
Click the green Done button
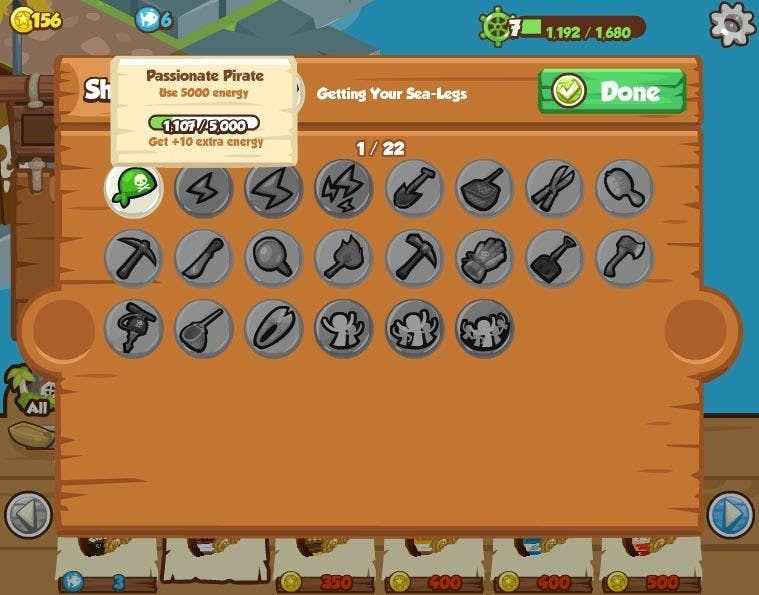pos(612,91)
